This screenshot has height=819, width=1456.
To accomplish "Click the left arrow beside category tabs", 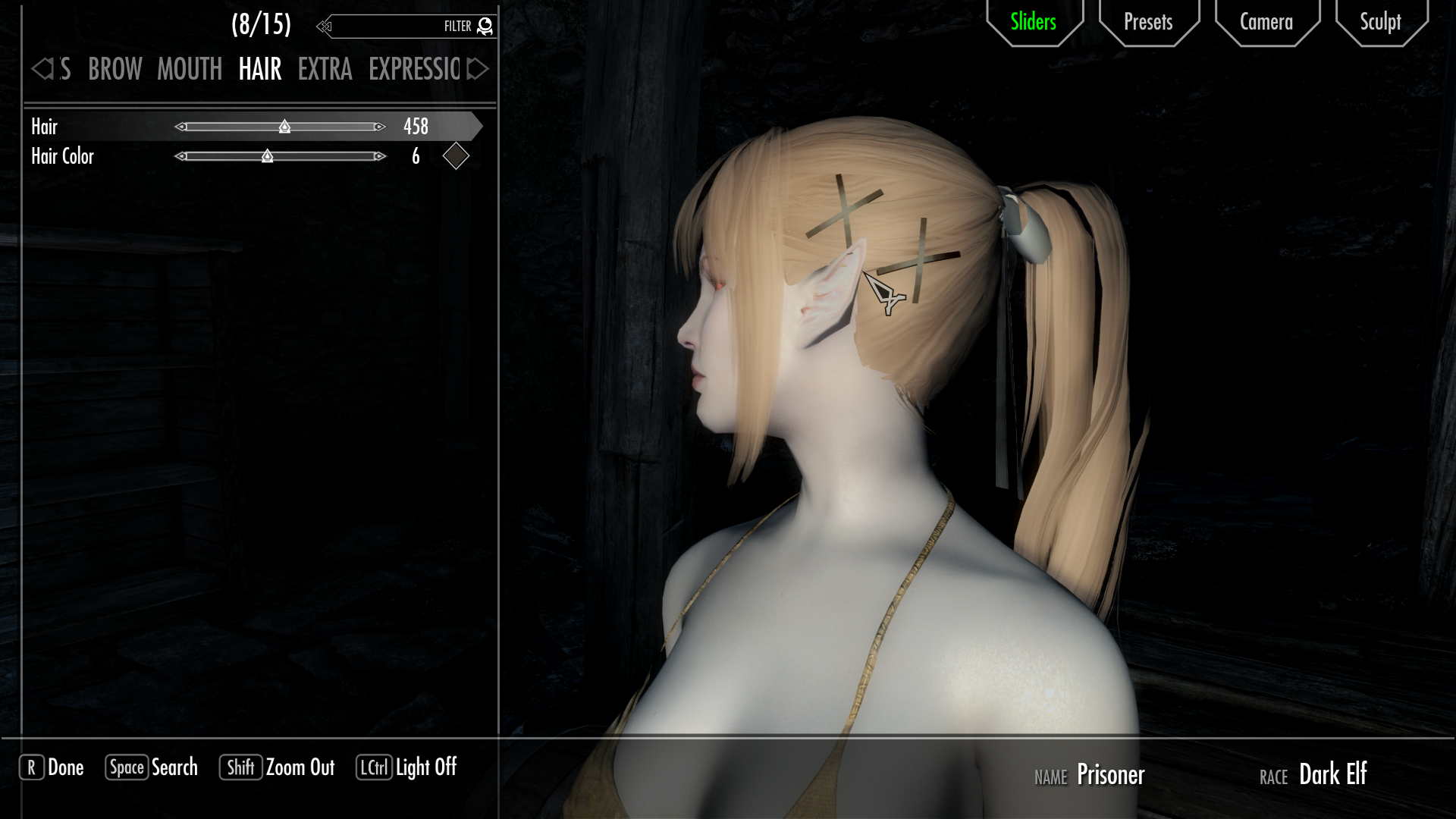I will pos(42,70).
